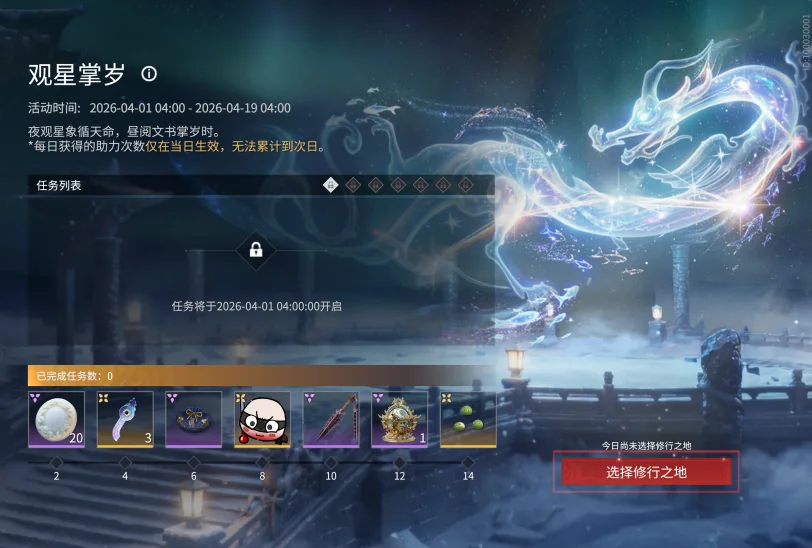Select the highlighted first day diamond tab
Screen dimensions: 812x548
331,184
